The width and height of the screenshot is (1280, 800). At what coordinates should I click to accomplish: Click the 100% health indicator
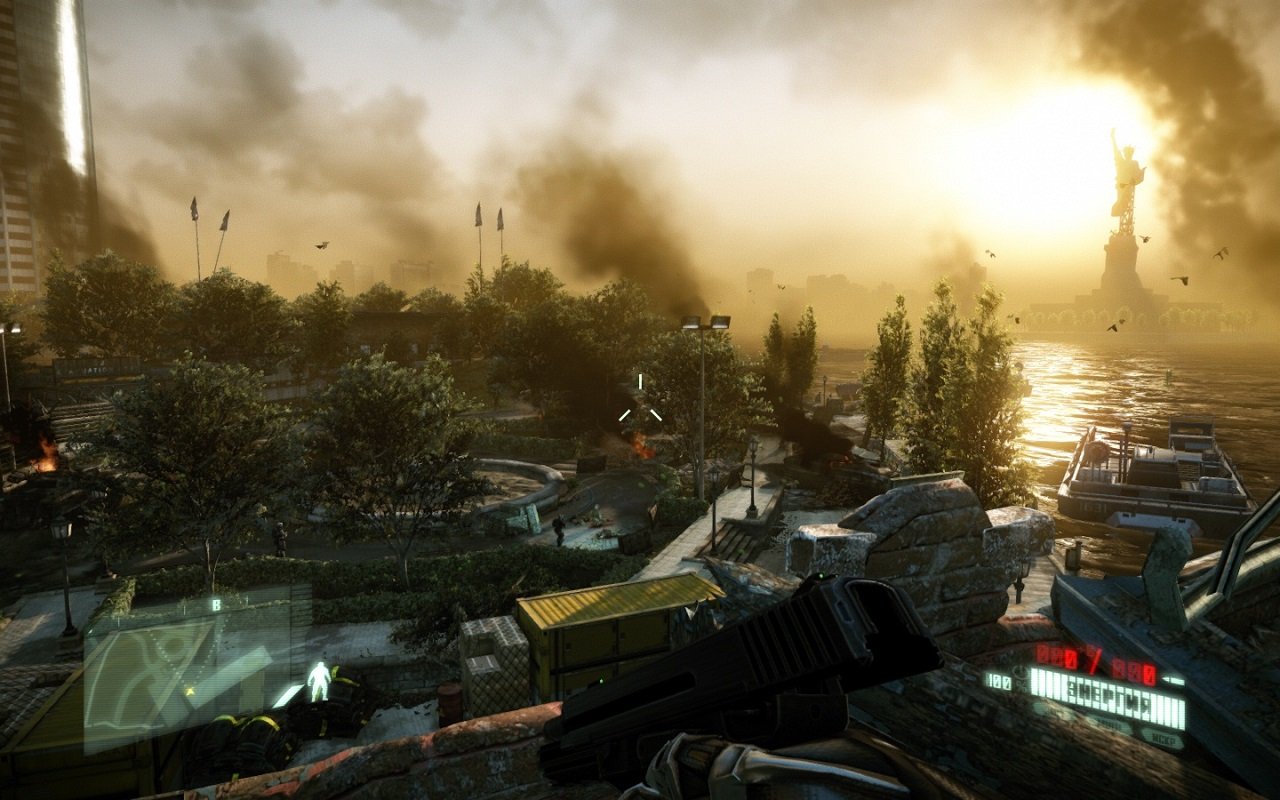pyautogui.click(x=998, y=682)
